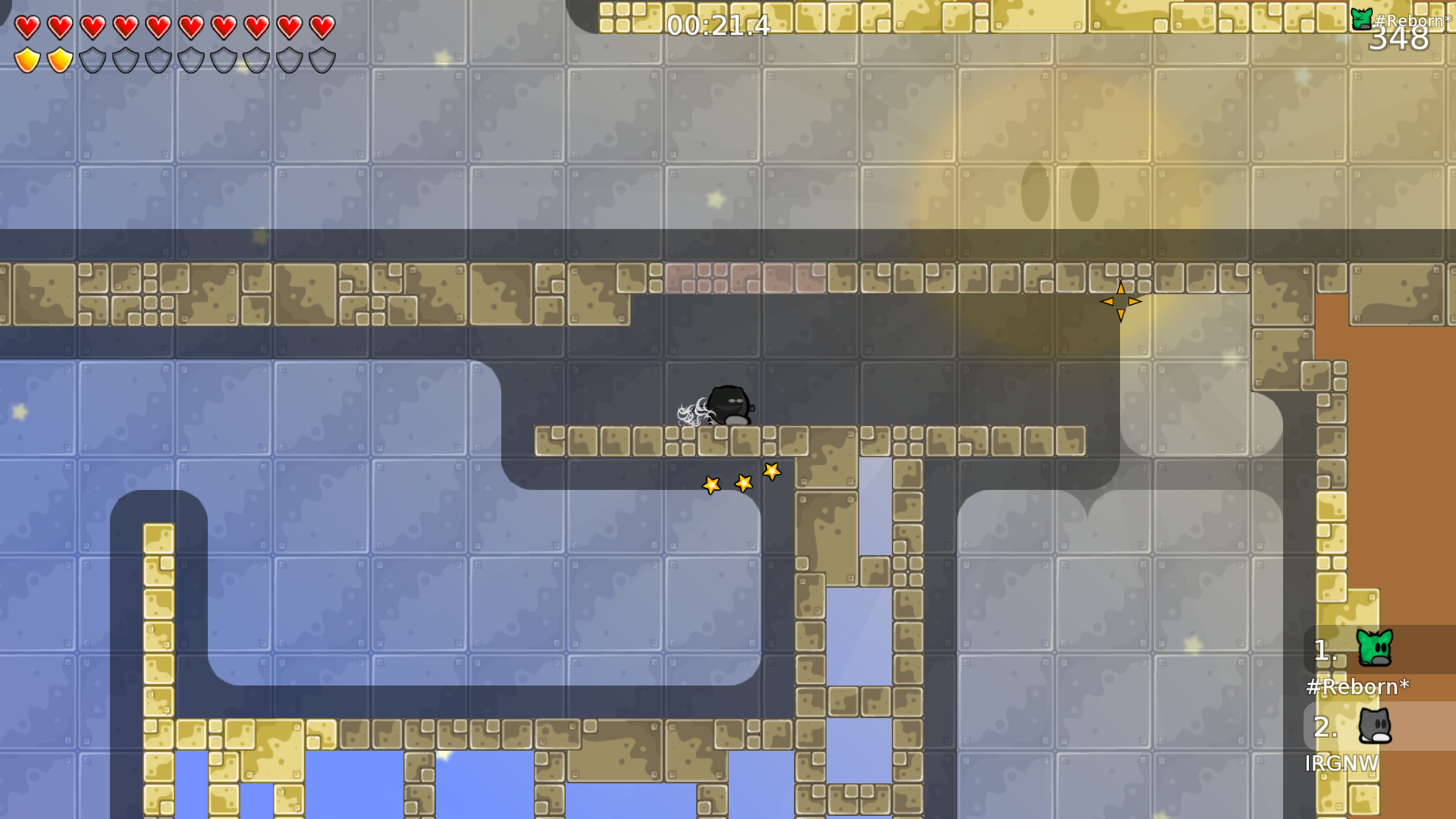Image resolution: width=1456 pixels, height=819 pixels.
Task: Click the green cat avatar next to #Reborn*
Action: point(1376,650)
